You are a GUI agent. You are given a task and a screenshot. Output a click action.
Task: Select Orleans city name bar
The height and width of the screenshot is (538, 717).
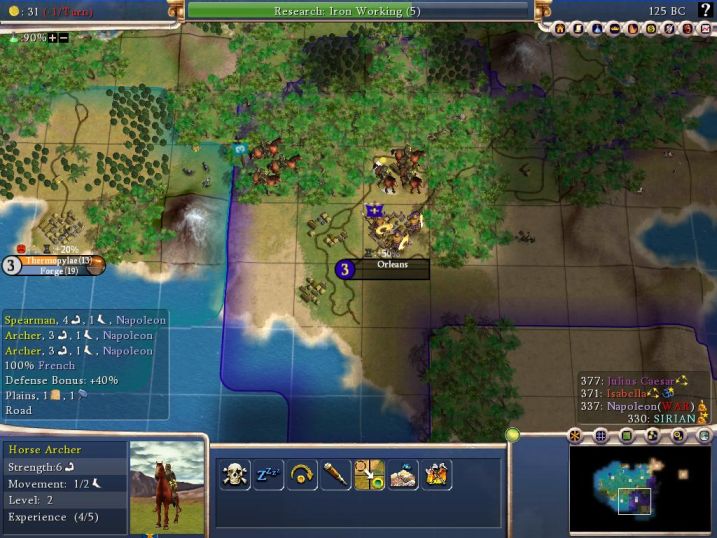tap(392, 266)
